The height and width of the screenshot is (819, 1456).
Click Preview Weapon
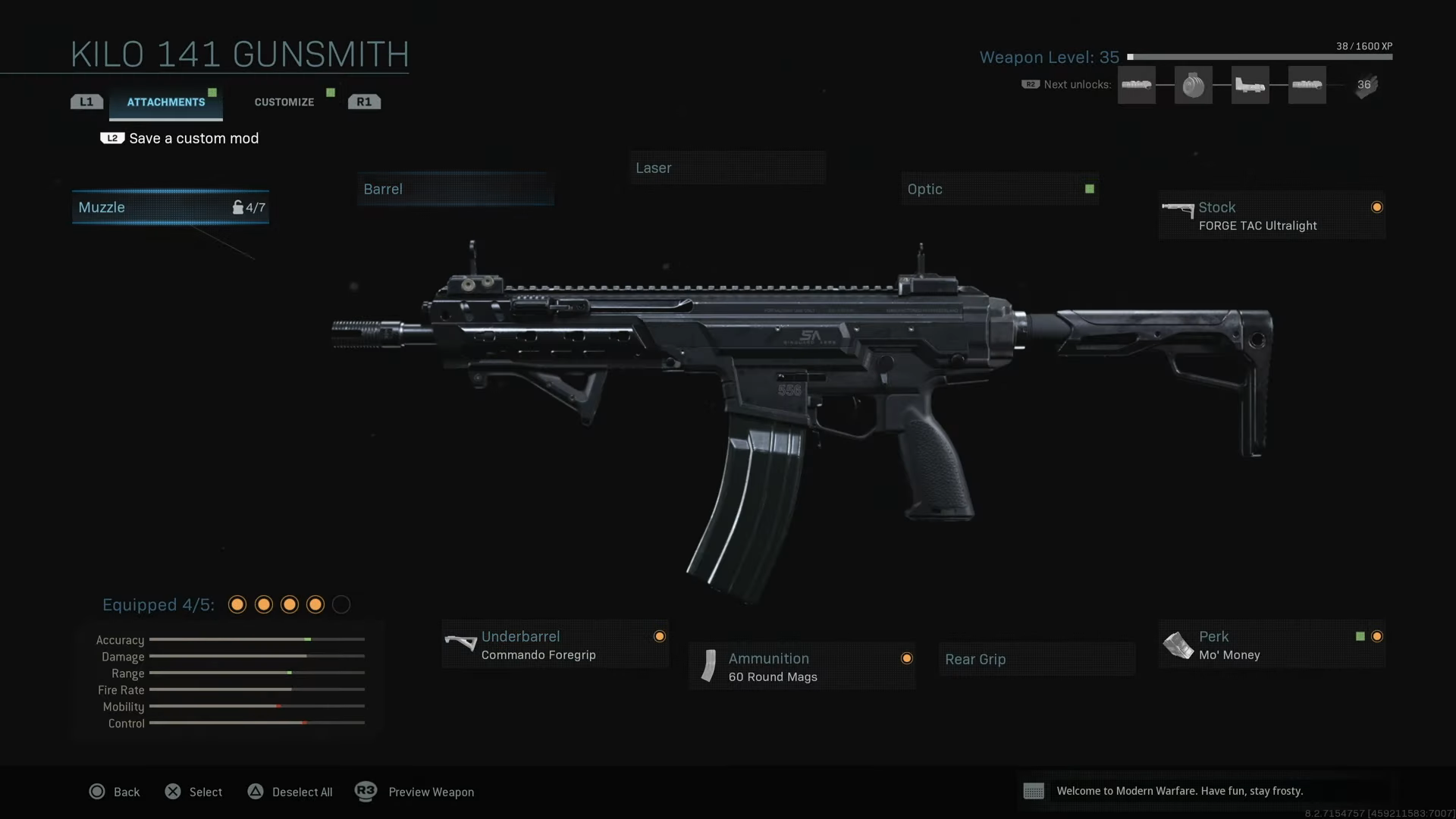(x=416, y=792)
